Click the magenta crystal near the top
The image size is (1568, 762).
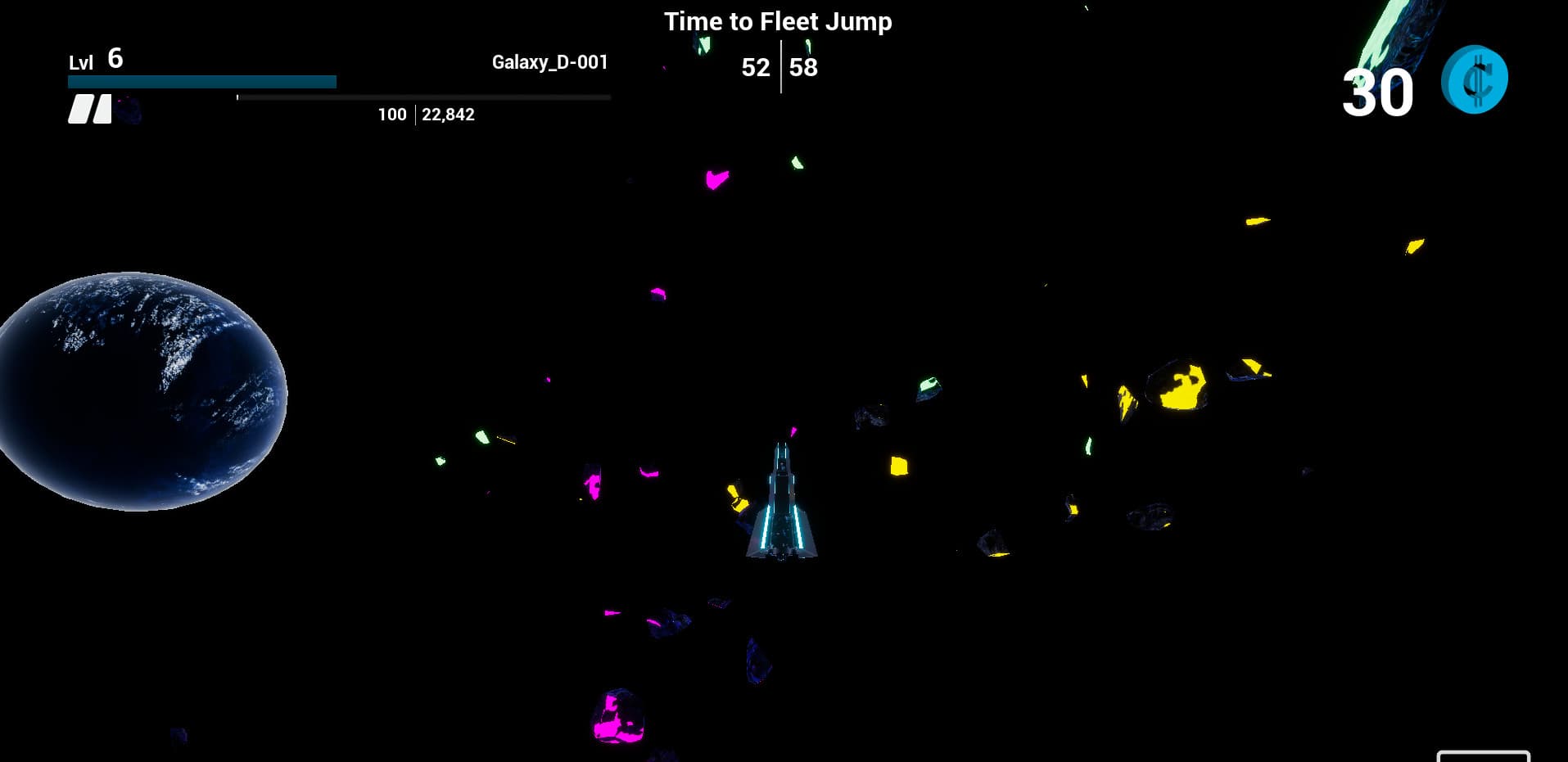tap(714, 179)
